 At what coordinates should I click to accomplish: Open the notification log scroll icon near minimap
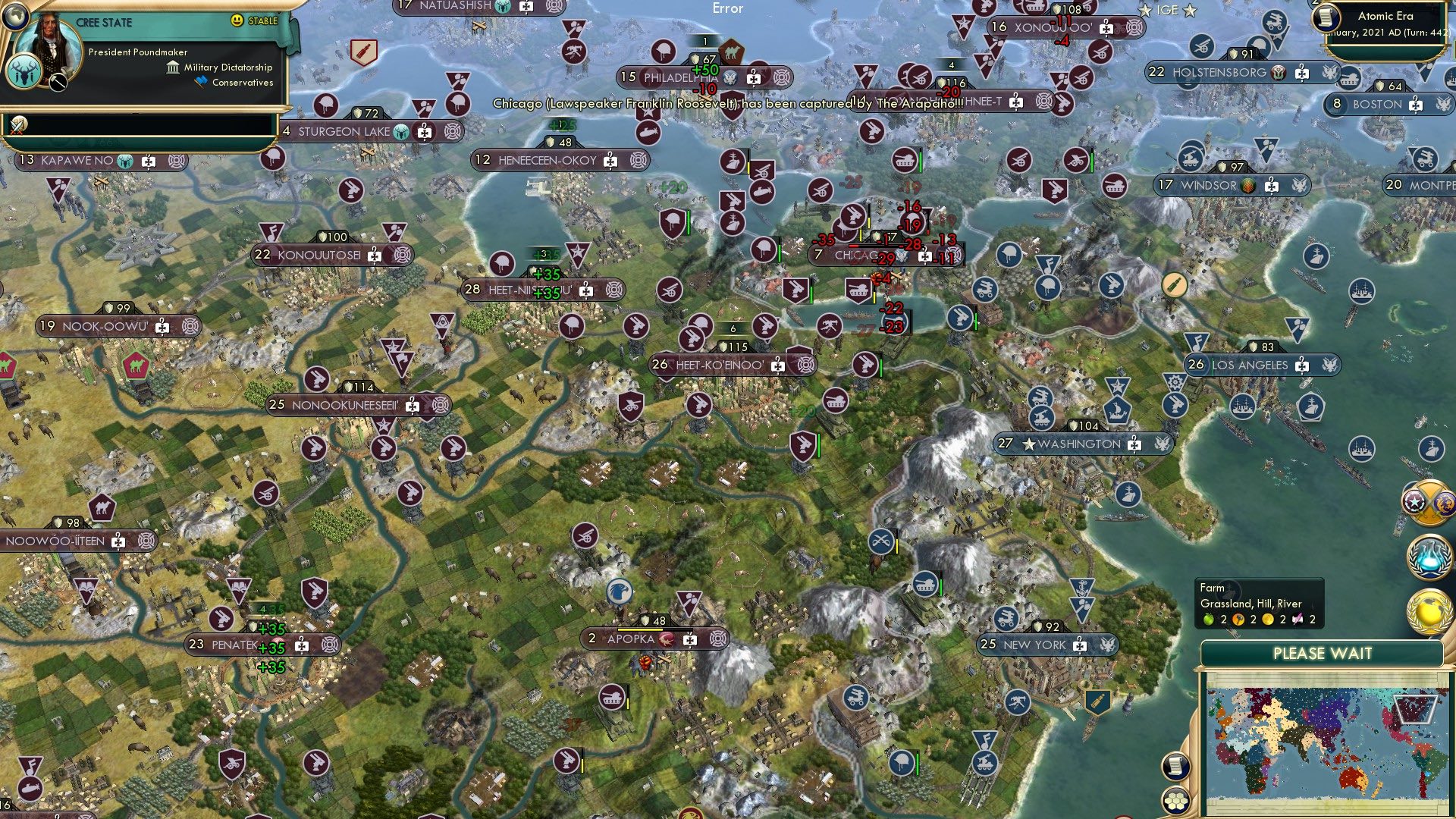click(x=1175, y=767)
